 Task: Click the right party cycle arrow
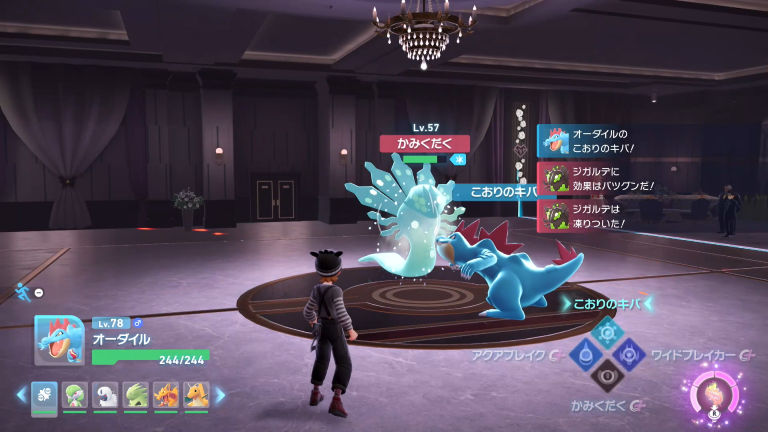click(220, 395)
